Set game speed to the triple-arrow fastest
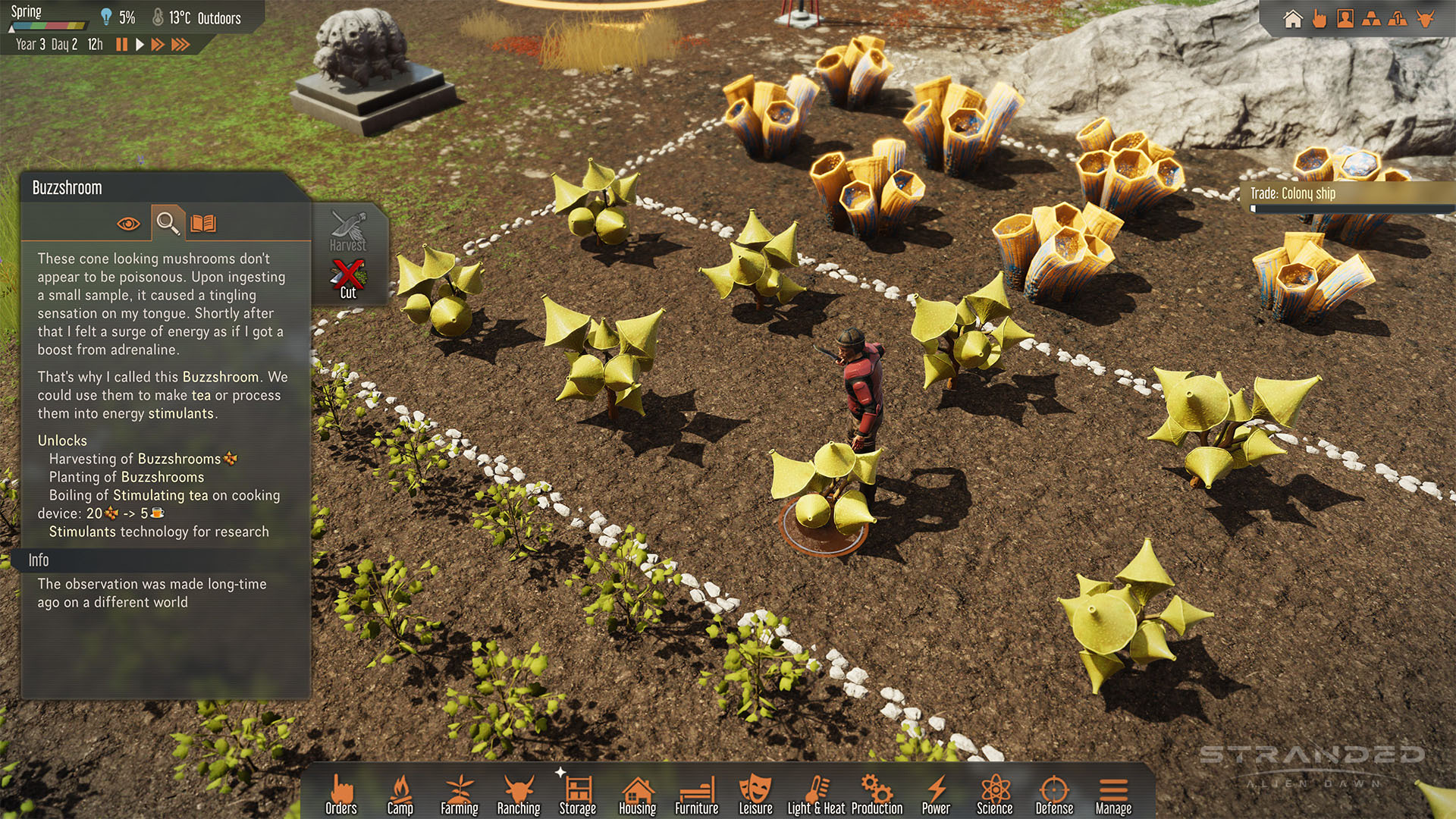 click(x=180, y=45)
